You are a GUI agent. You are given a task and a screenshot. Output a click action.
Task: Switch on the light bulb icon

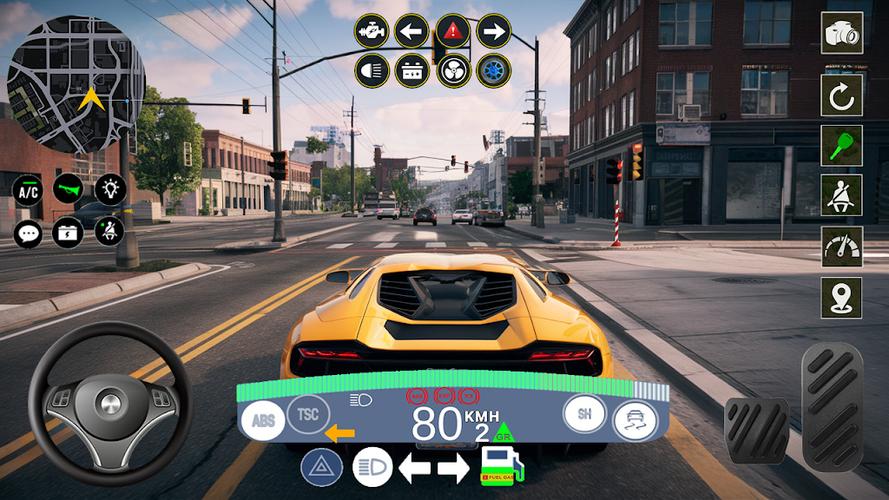click(110, 189)
